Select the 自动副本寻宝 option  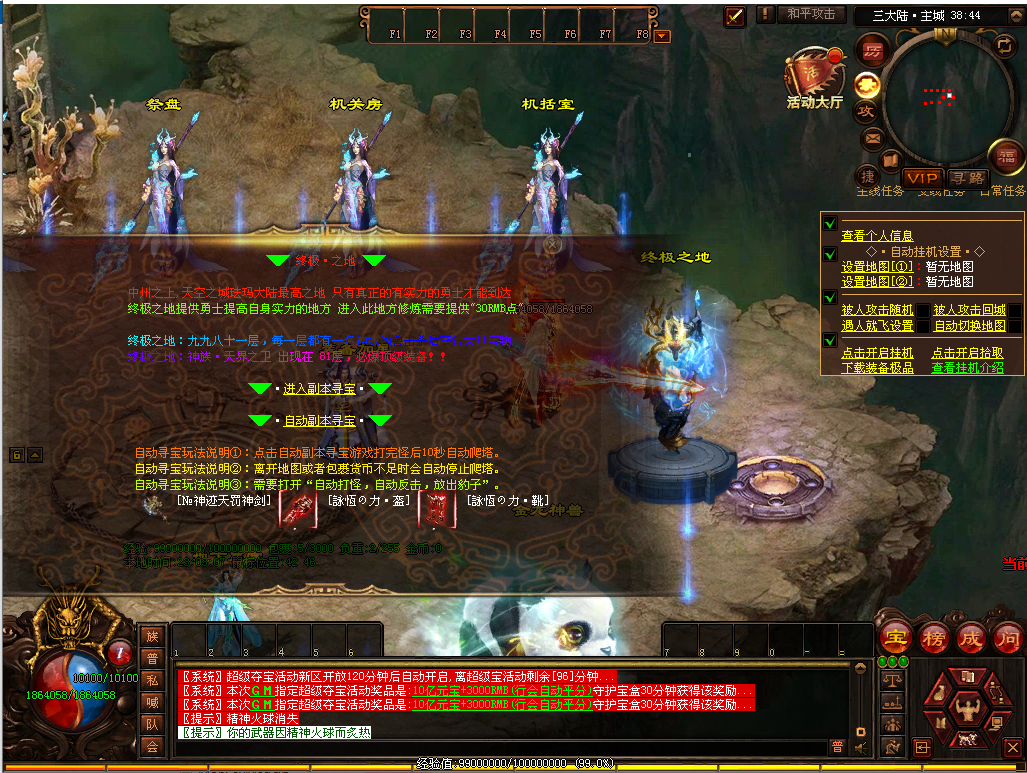pyautogui.click(x=319, y=421)
